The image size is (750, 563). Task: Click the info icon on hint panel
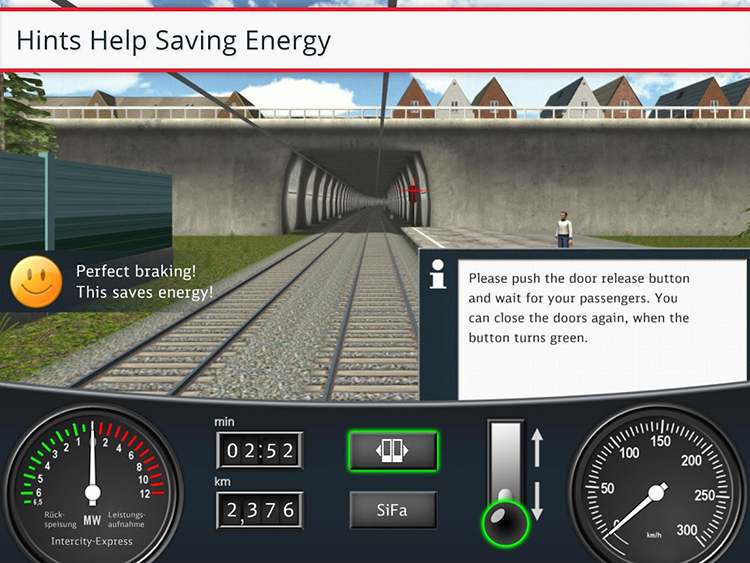click(438, 274)
